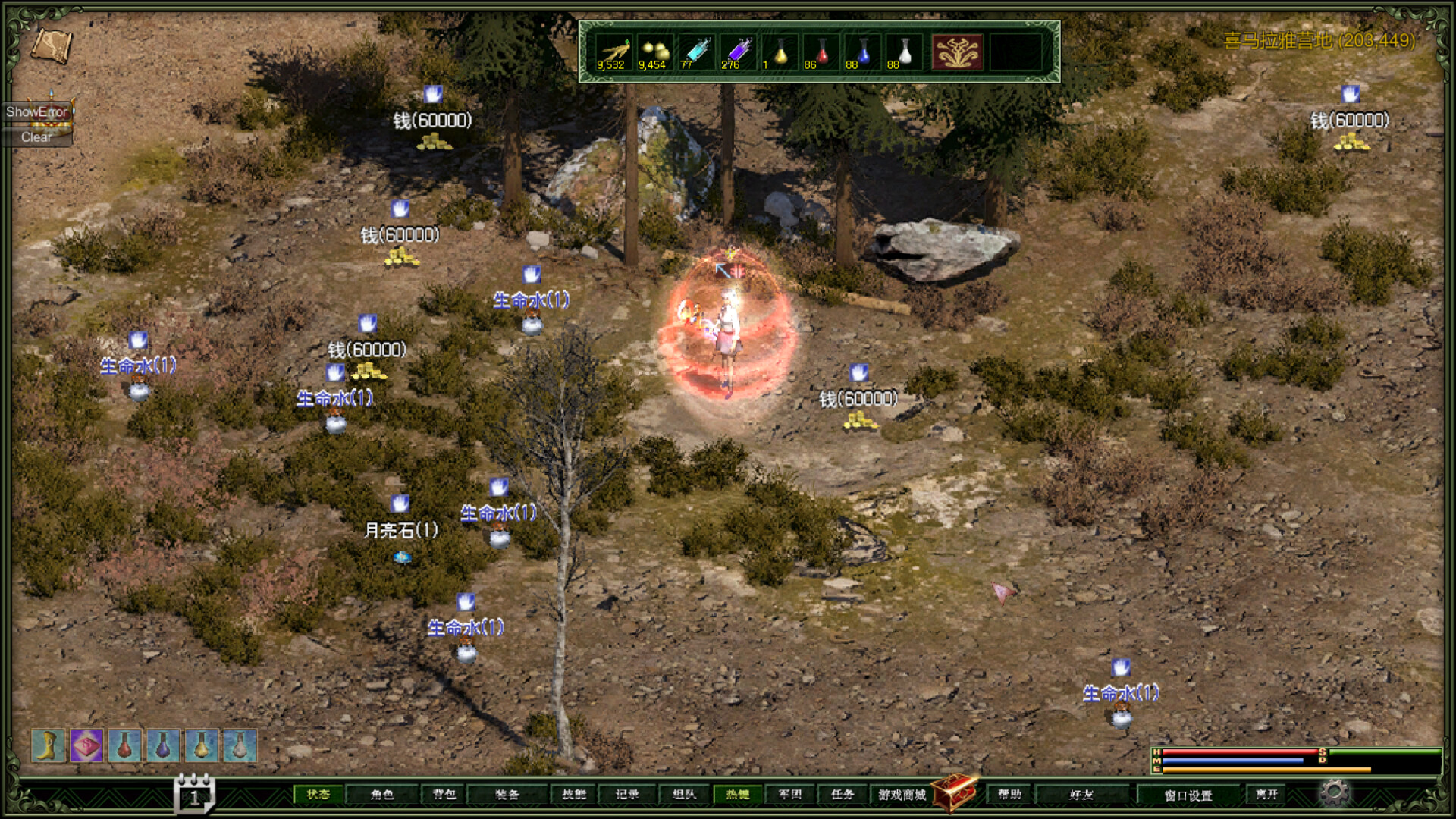
Task: Open the red emblem icon in the item bar
Action: [x=958, y=52]
